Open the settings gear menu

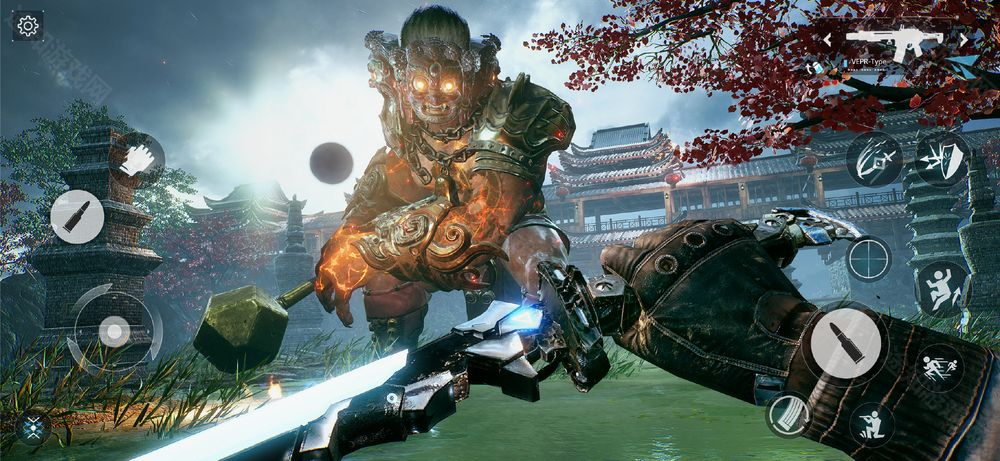(28, 26)
